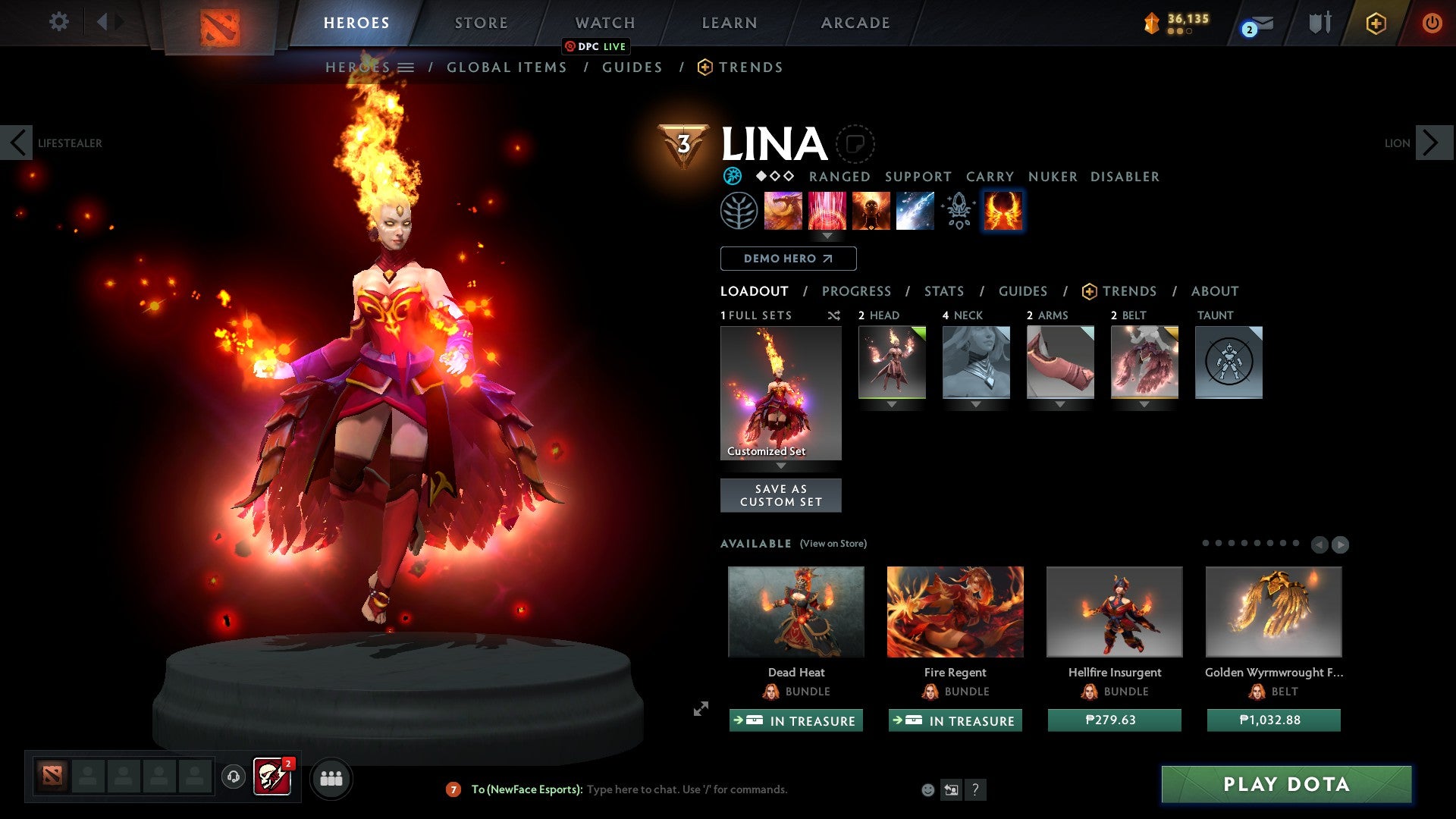This screenshot has width=1456, height=819.
Task: Select the Light Strike Array ability icon
Action: point(828,211)
